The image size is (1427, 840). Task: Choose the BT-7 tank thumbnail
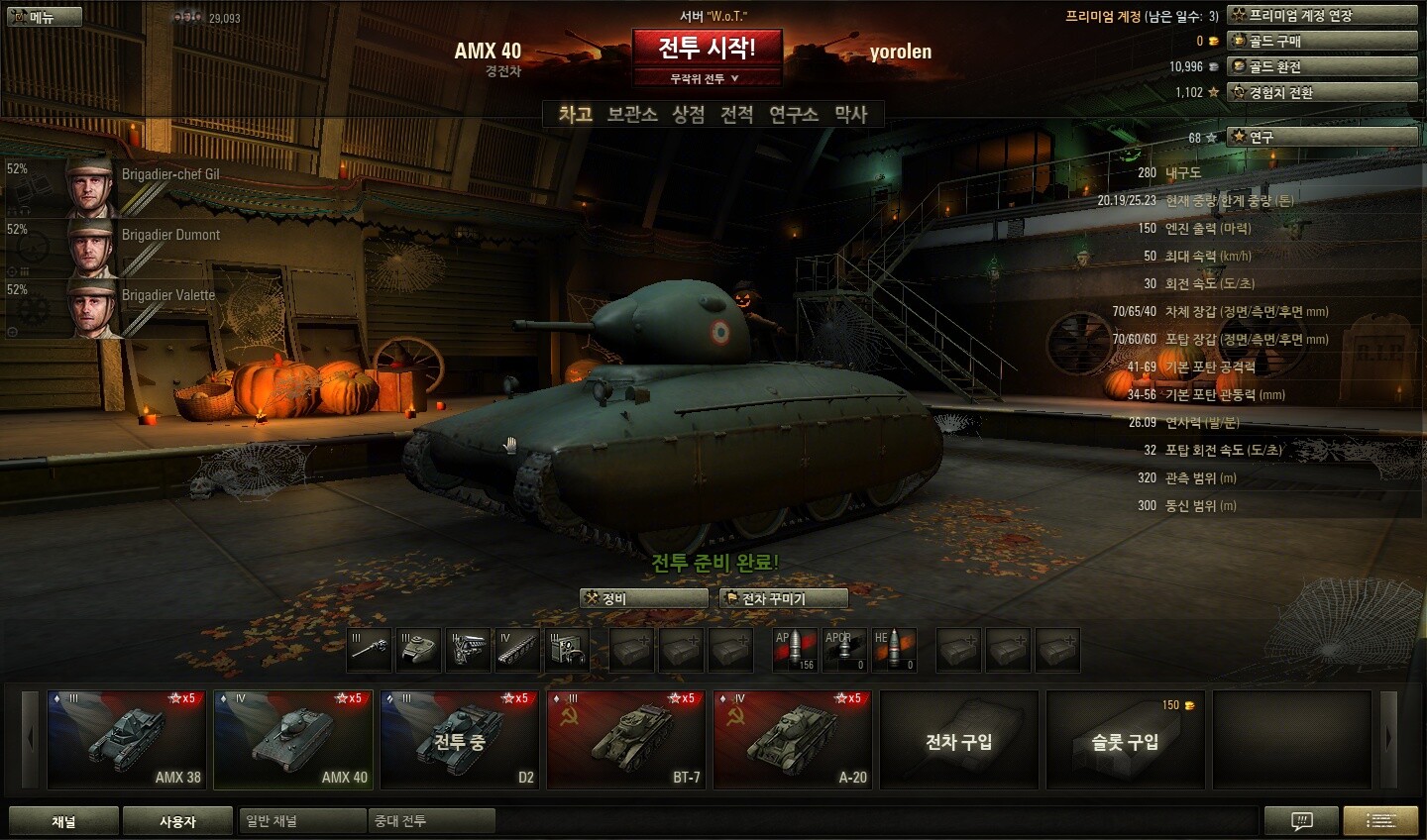point(625,740)
